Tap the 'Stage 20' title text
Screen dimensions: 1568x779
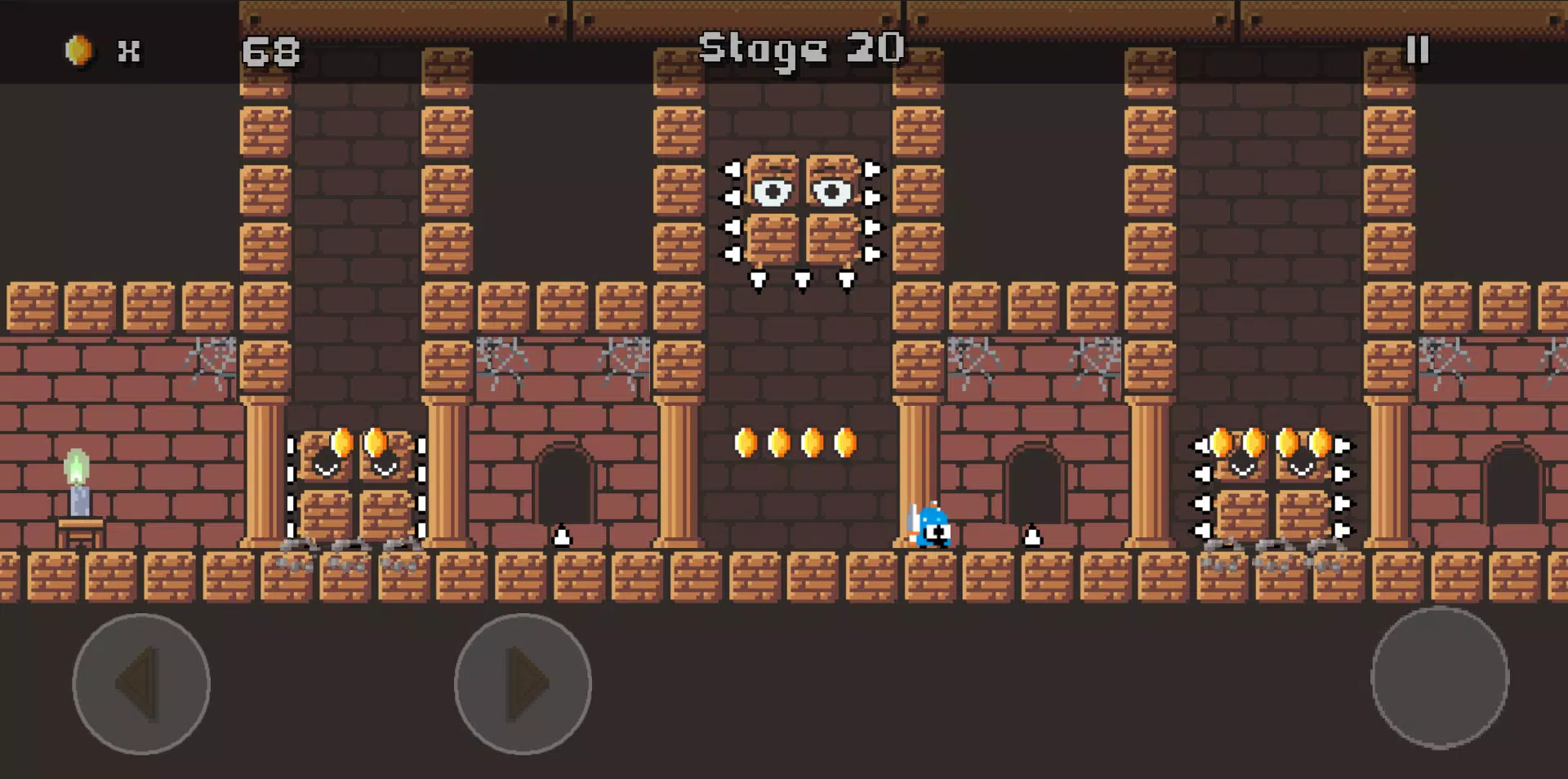pyautogui.click(x=802, y=49)
